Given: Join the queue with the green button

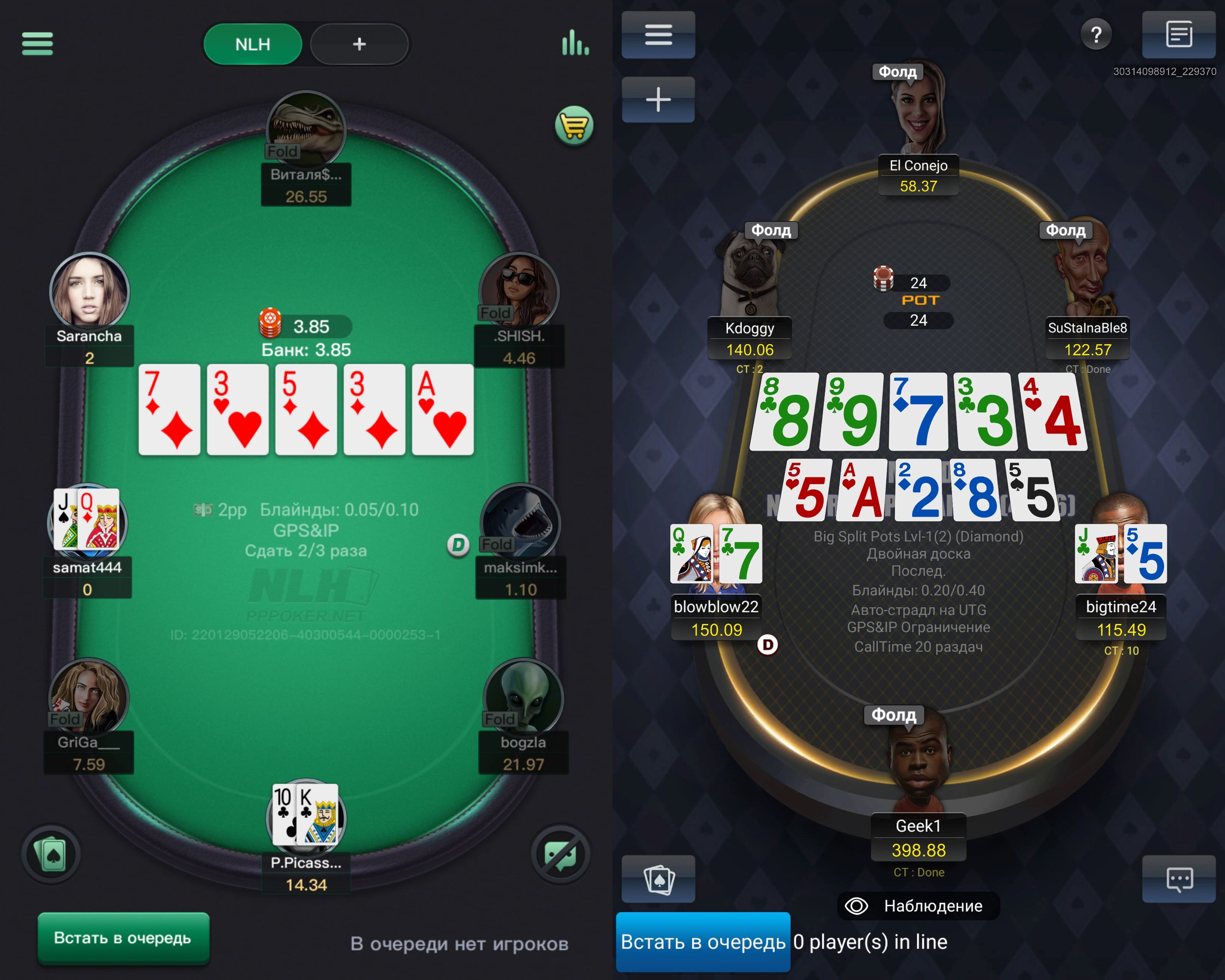Looking at the screenshot, I should 123,938.
